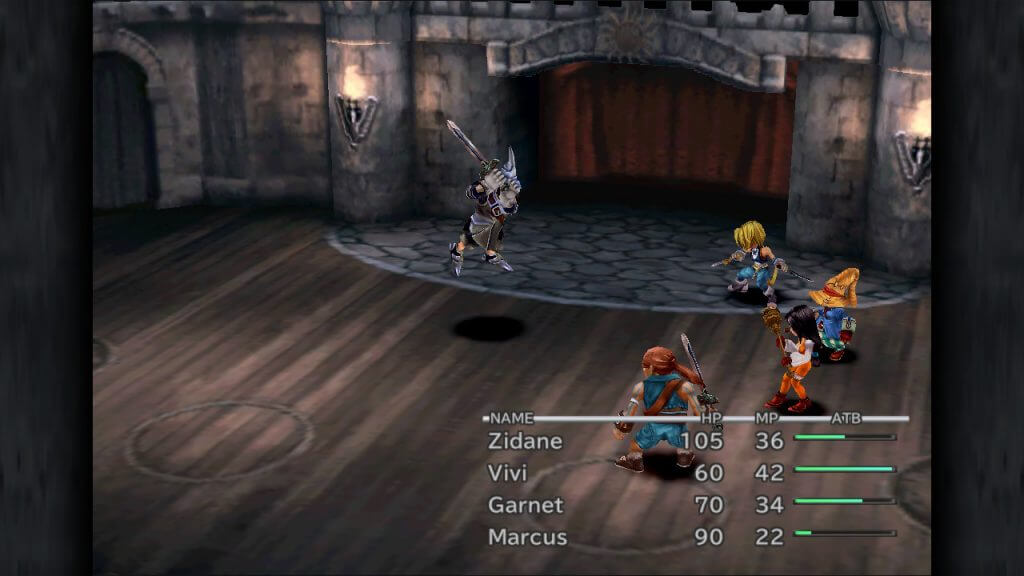Choose Vivi's row in the party status
Image resolution: width=1024 pixels, height=576 pixels.
coord(507,473)
